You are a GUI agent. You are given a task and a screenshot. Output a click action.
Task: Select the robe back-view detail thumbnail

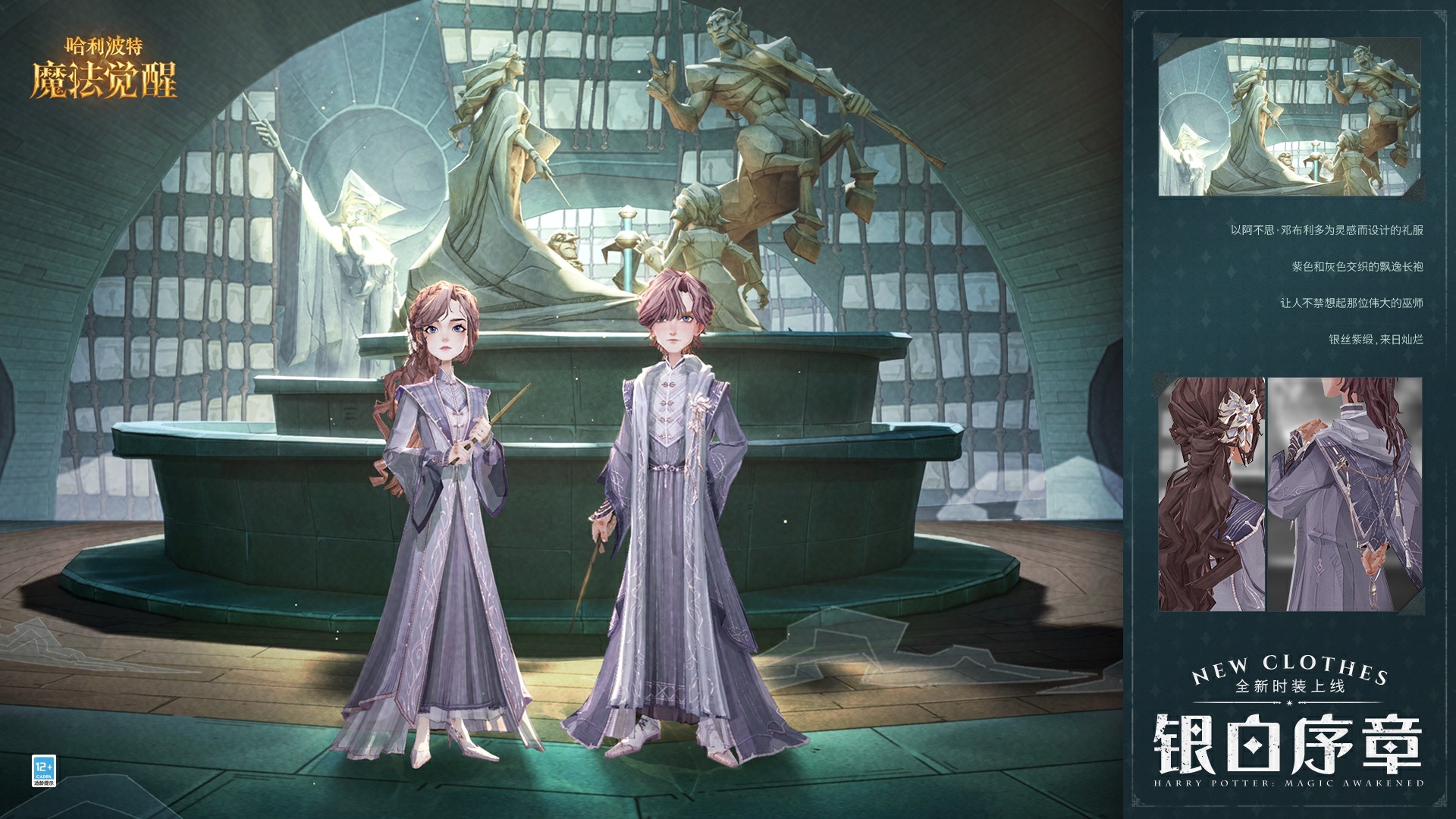pos(1345,494)
